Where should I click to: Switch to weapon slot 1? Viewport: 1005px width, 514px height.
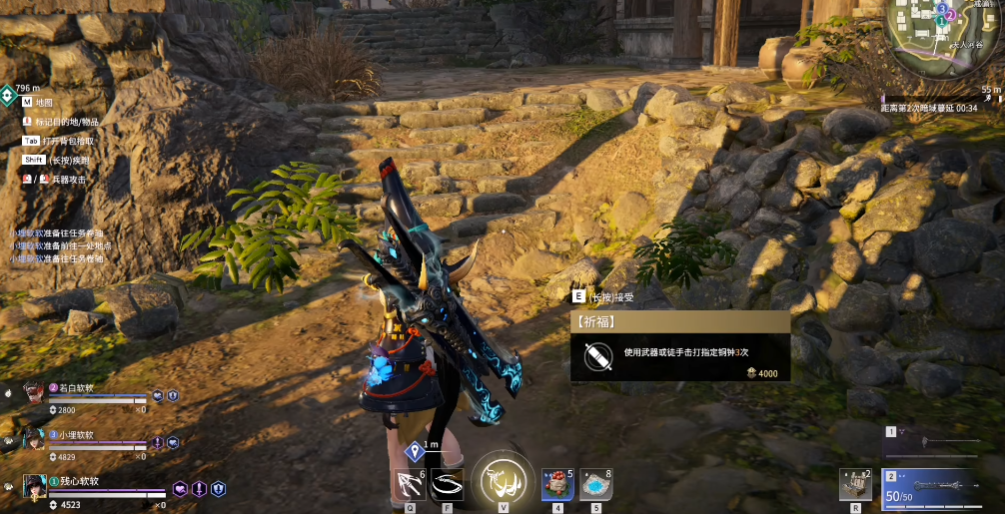(933, 440)
